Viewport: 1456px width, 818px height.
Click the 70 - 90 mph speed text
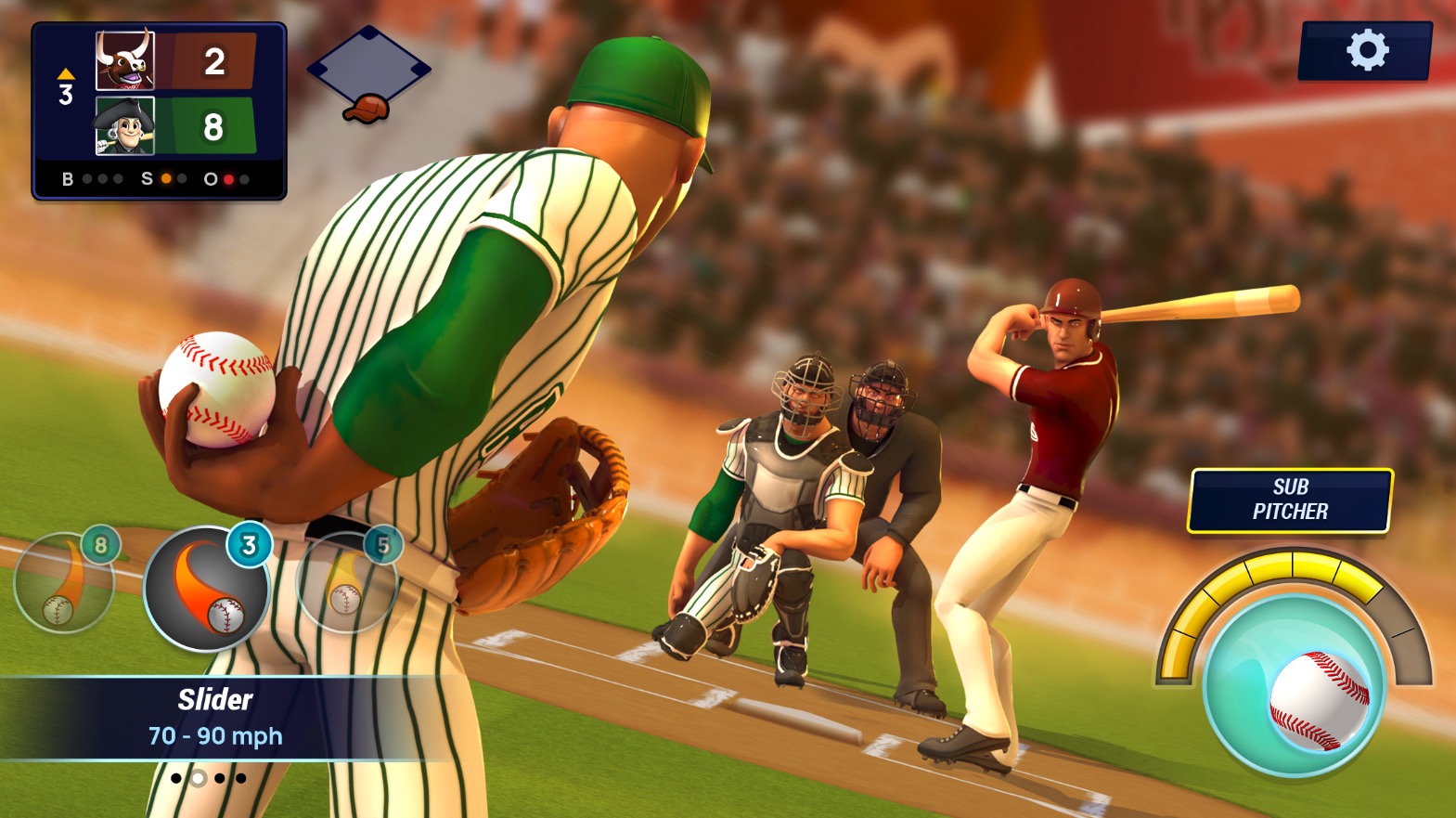[215, 735]
